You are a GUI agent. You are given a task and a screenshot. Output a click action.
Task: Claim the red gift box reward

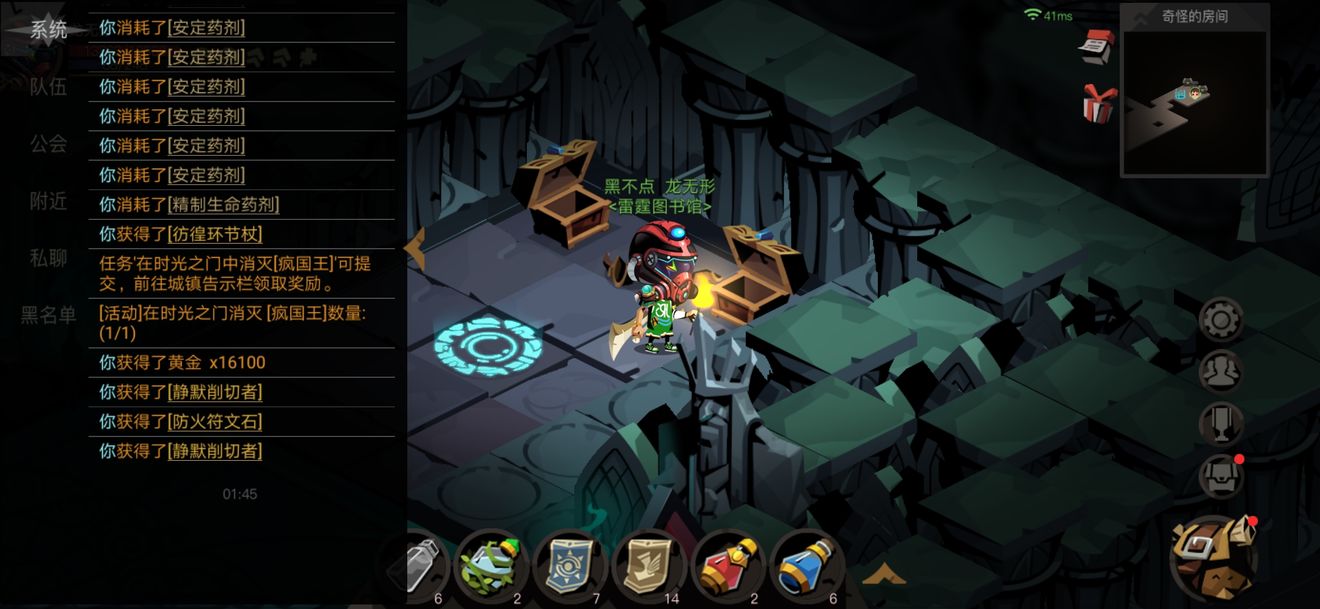[x=1097, y=104]
